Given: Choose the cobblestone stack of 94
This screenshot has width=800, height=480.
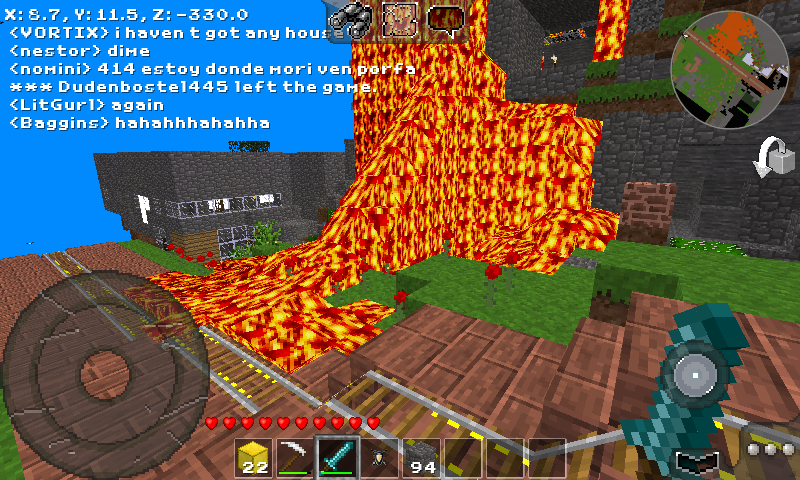Looking at the screenshot, I should click(x=422, y=457).
